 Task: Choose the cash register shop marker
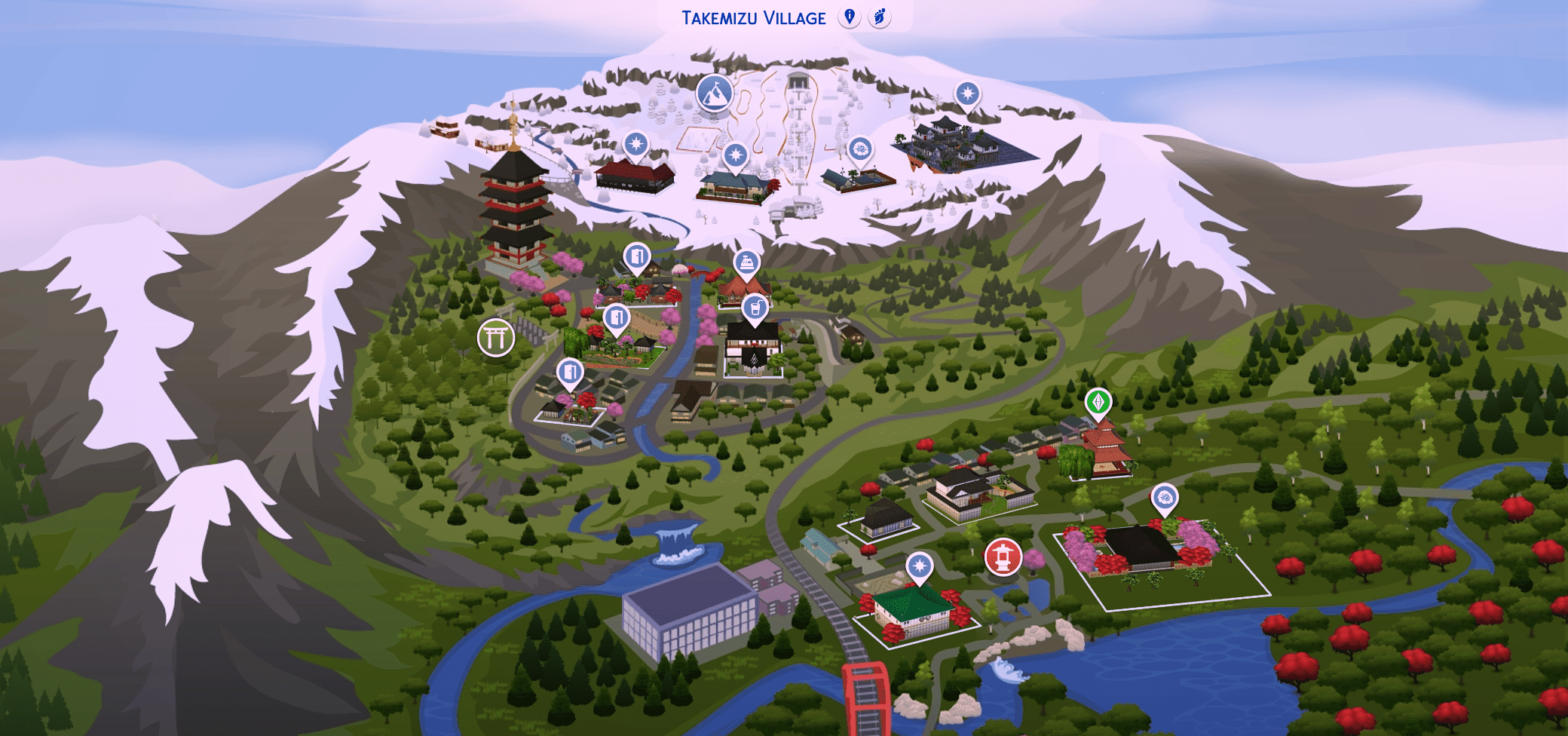pyautogui.click(x=746, y=264)
